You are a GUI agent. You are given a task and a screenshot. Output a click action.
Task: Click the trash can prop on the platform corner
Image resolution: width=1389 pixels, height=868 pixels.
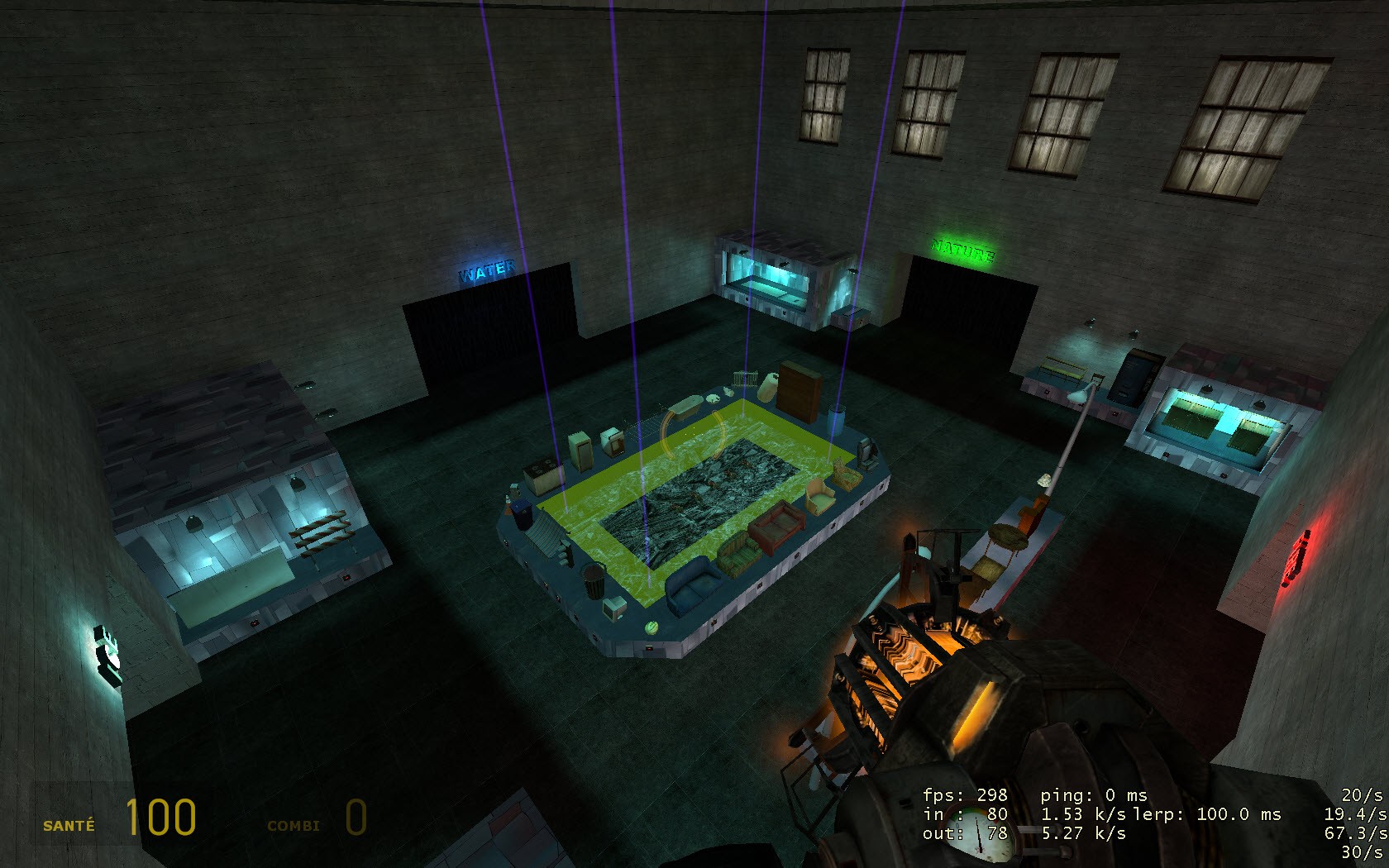pos(592,581)
